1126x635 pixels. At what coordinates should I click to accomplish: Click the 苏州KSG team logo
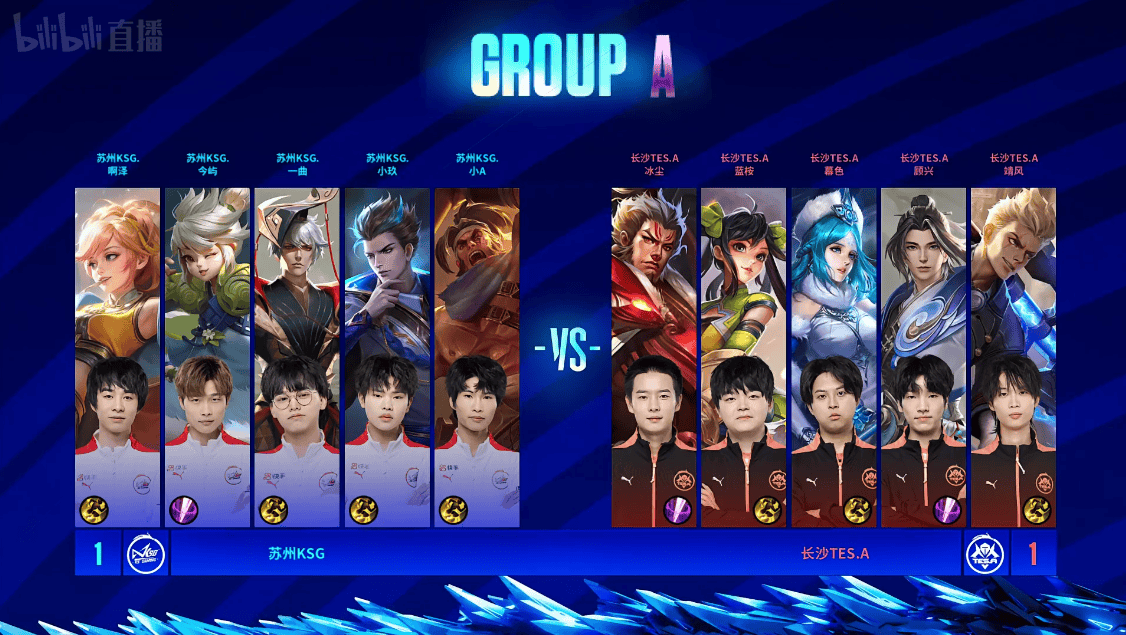(x=145, y=553)
